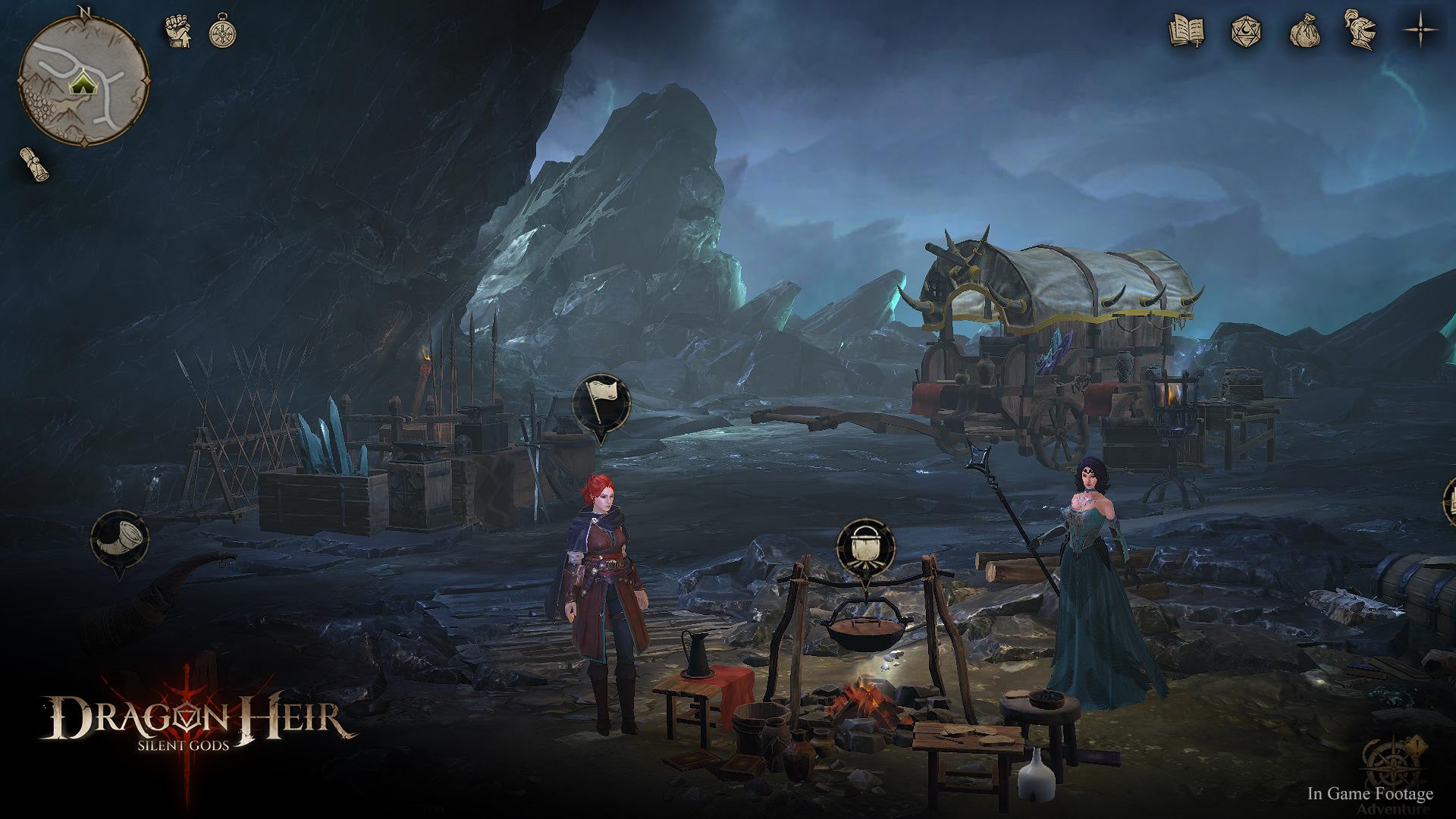Click the four-pointed star icon
This screenshot has width=1456, height=819.
(x=1420, y=31)
